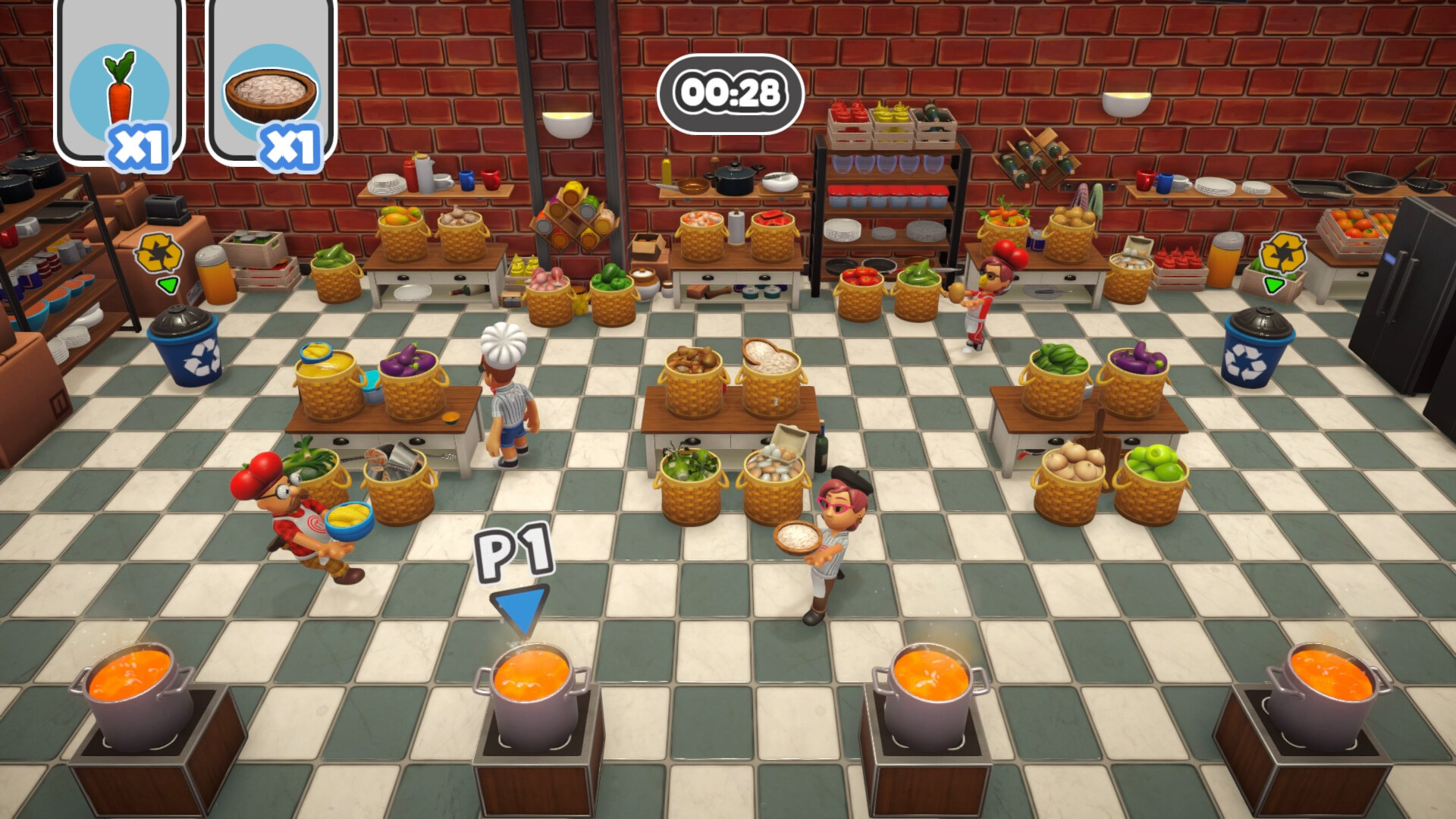Select the rice bowl ingredient card

click(270, 86)
